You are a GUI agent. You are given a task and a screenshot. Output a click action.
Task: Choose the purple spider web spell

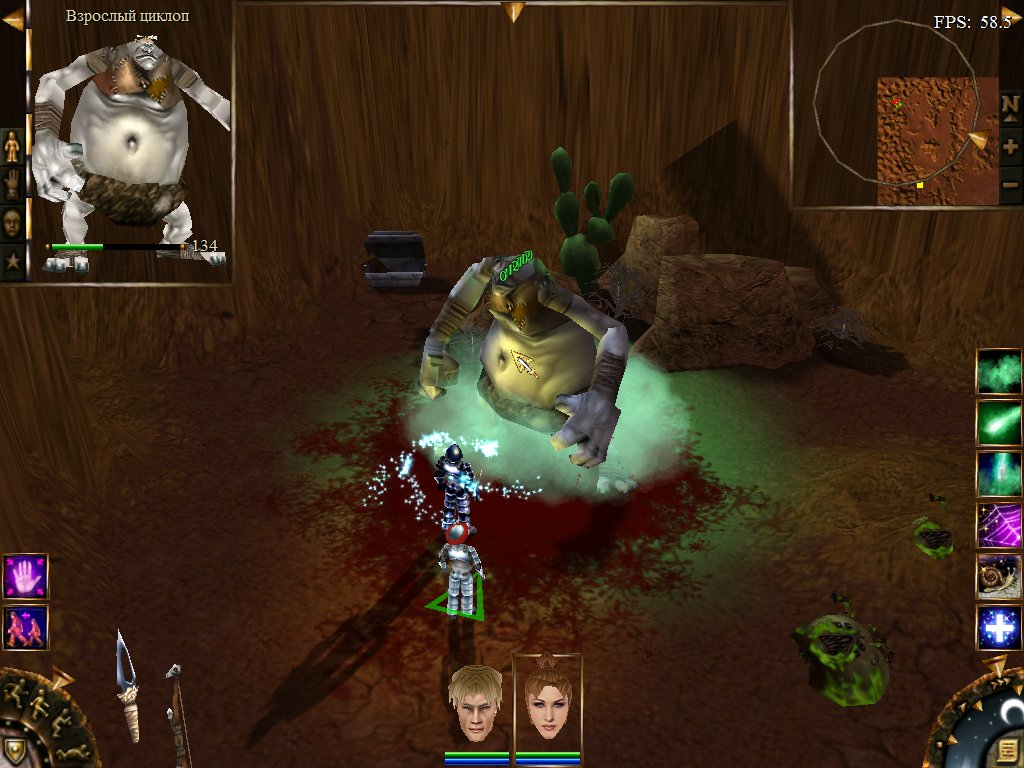(999, 526)
